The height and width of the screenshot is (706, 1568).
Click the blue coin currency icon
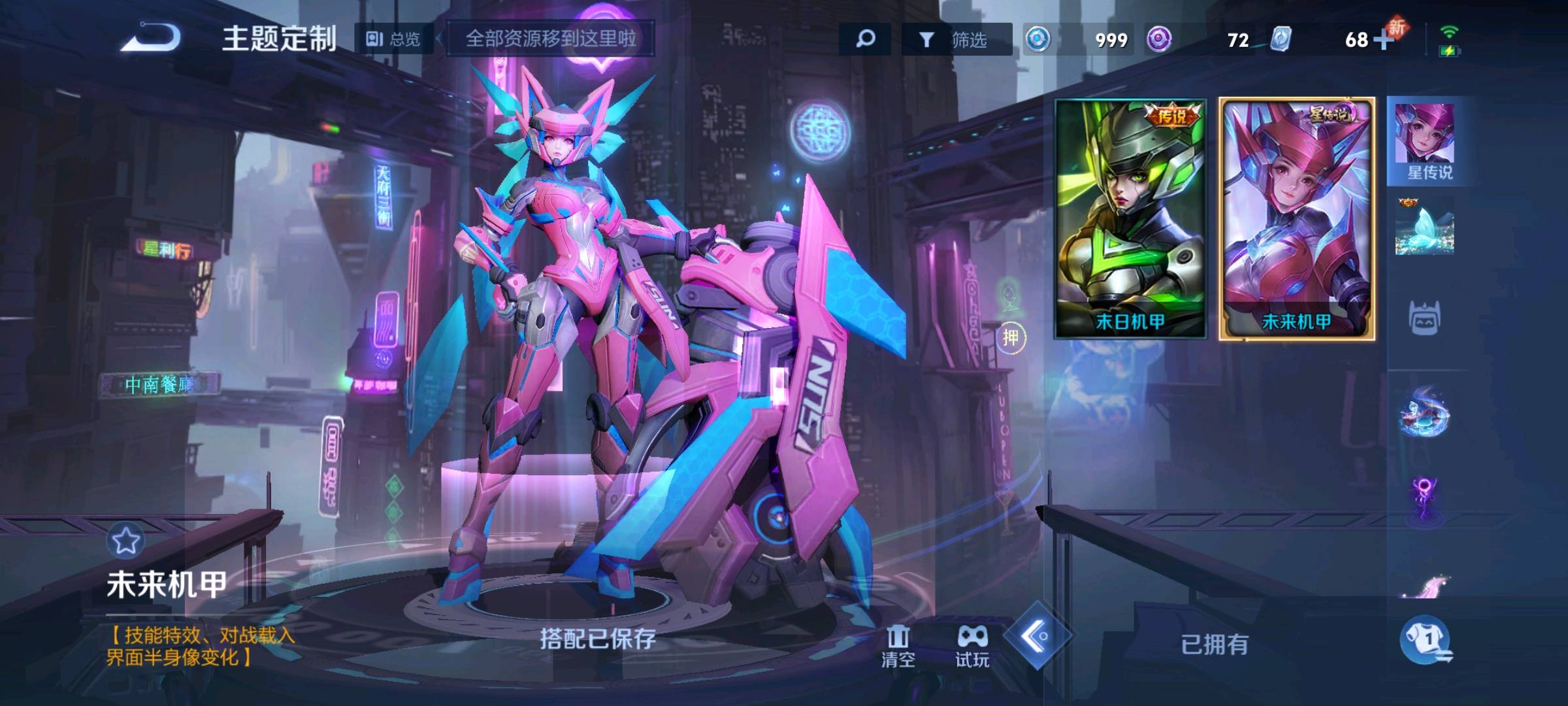1038,39
